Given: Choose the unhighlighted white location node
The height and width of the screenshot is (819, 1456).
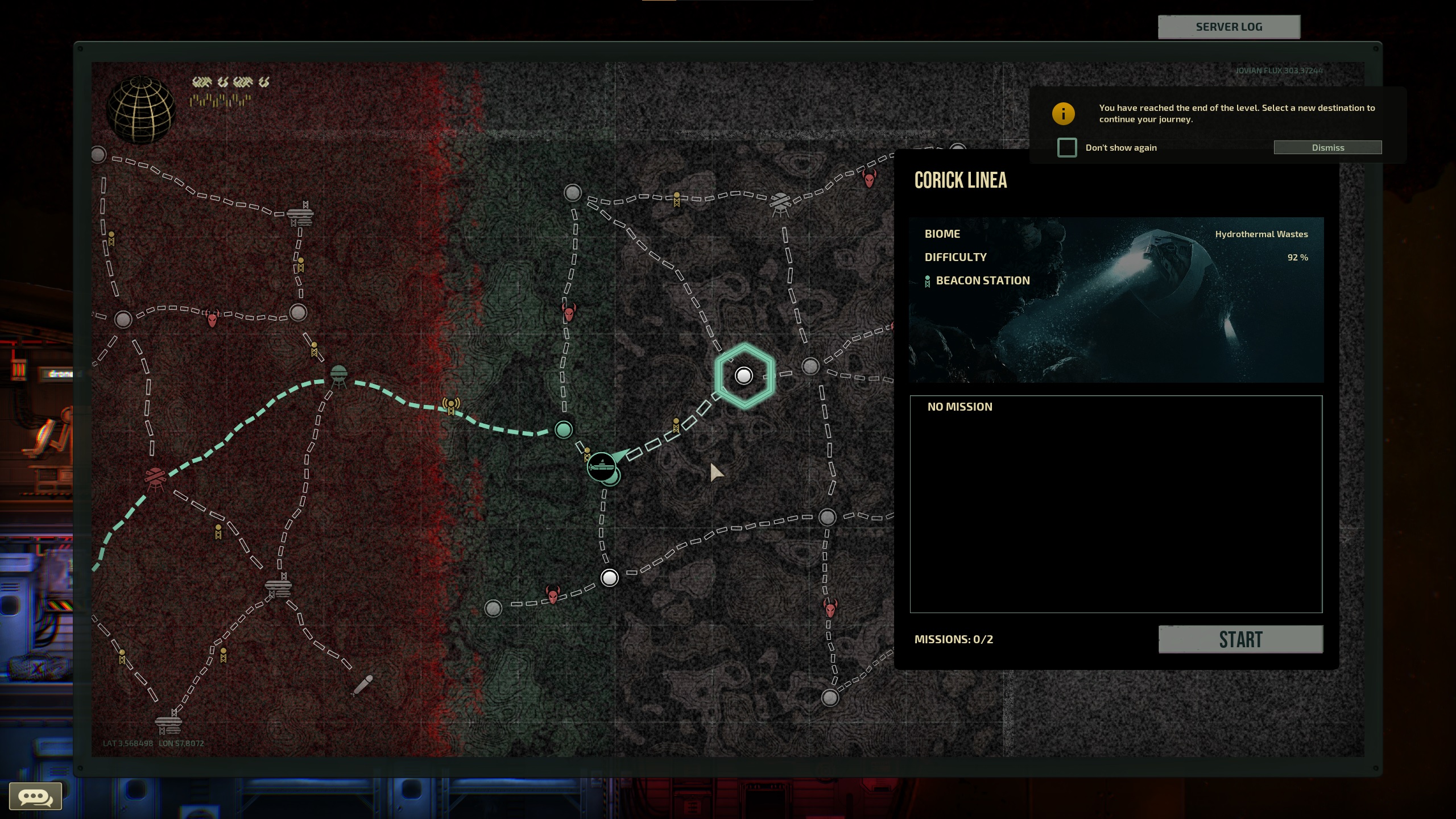Looking at the screenshot, I should pos(609,578).
